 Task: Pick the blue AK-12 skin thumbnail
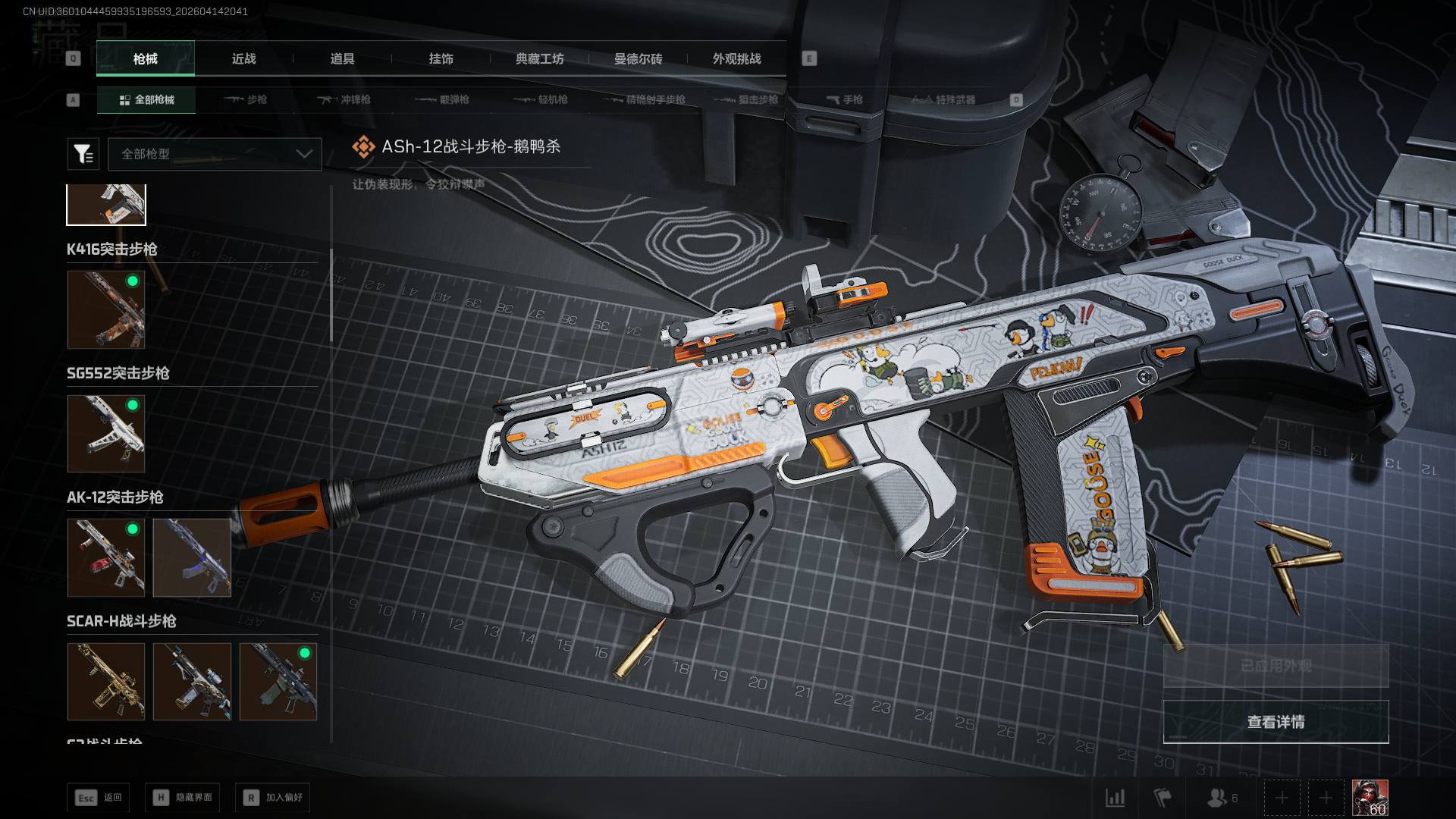(192, 557)
